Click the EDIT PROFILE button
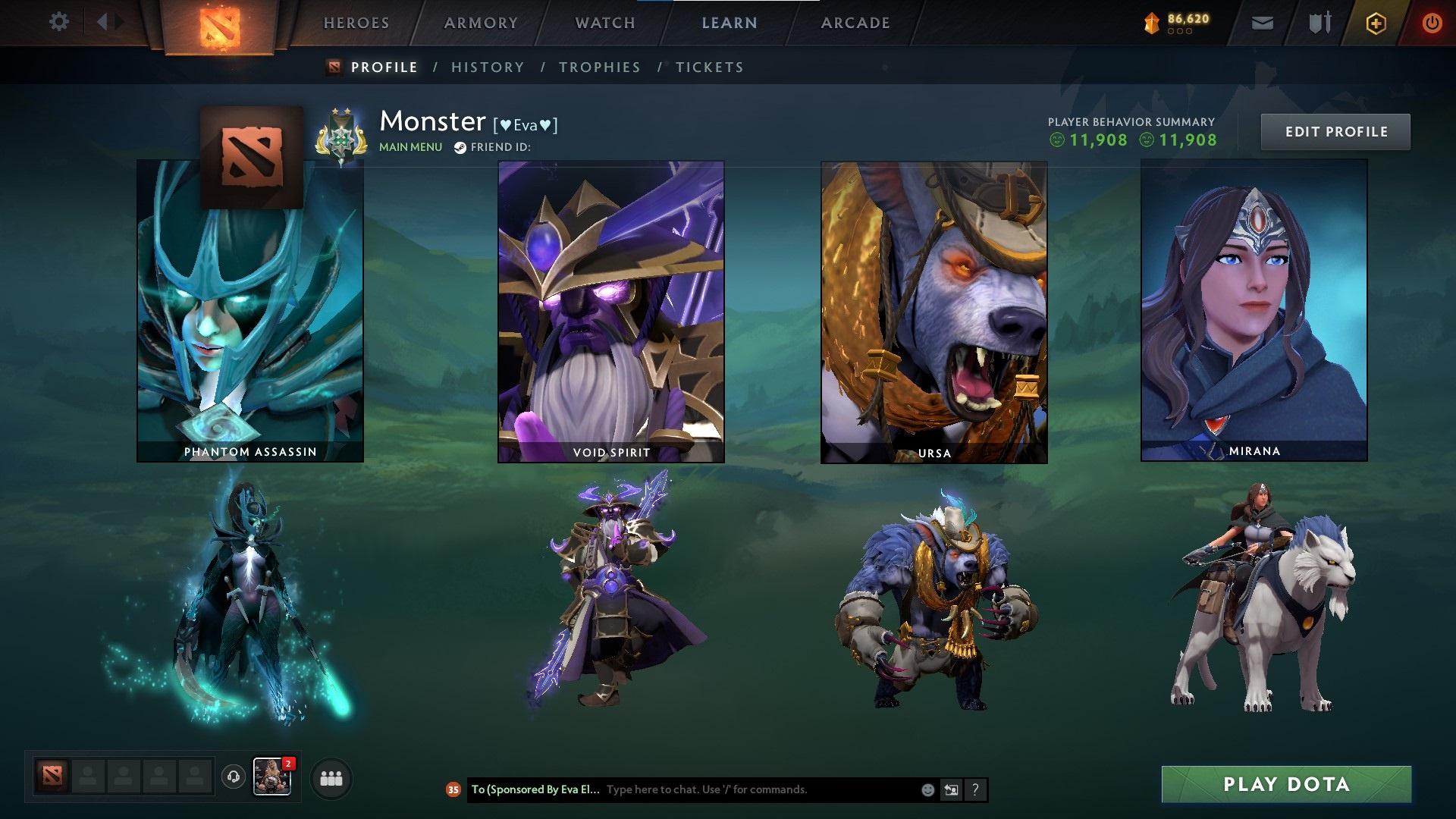Screen dimensions: 1456x819 pyautogui.click(x=1335, y=130)
